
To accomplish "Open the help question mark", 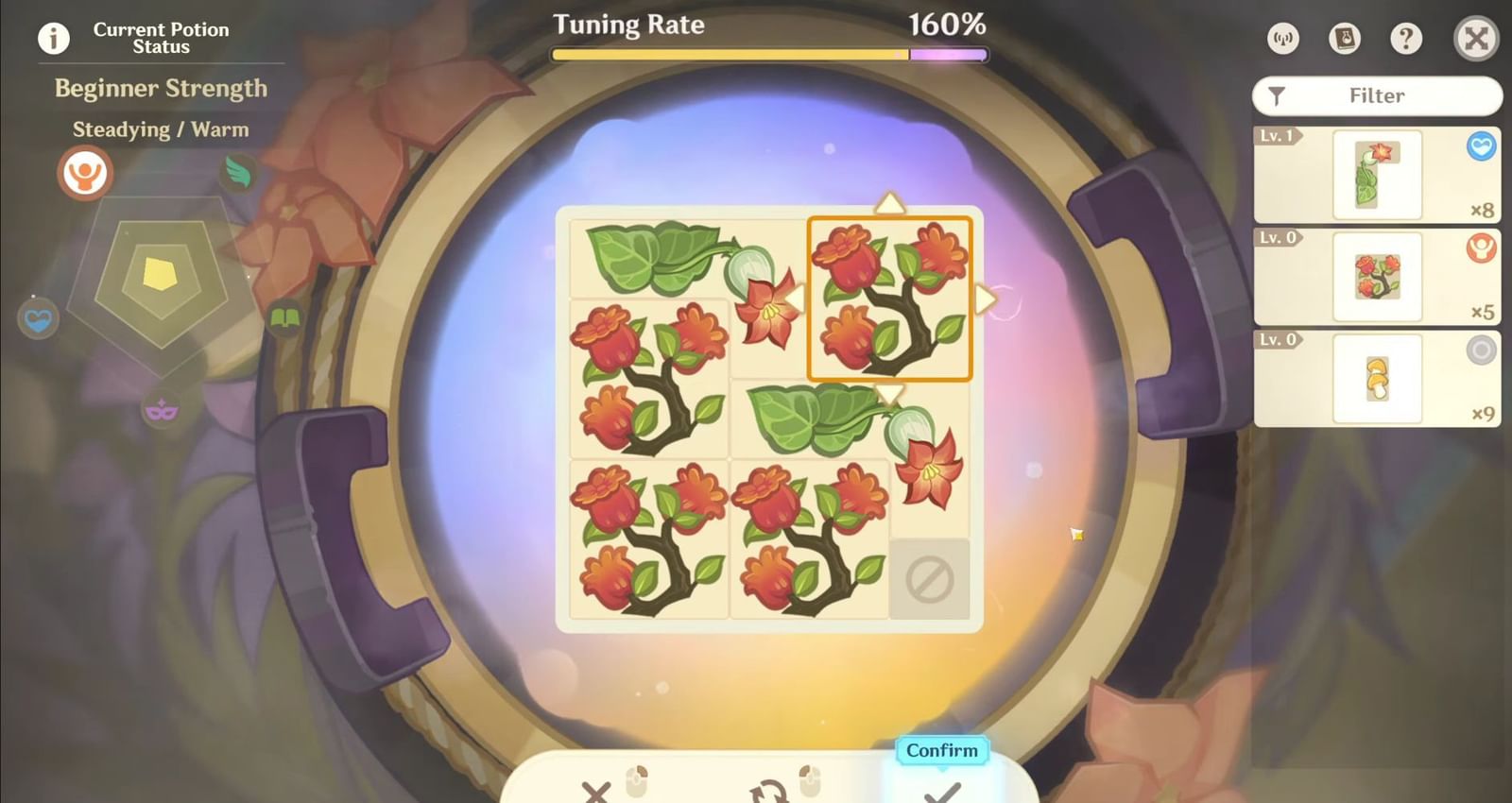I will (1406, 40).
